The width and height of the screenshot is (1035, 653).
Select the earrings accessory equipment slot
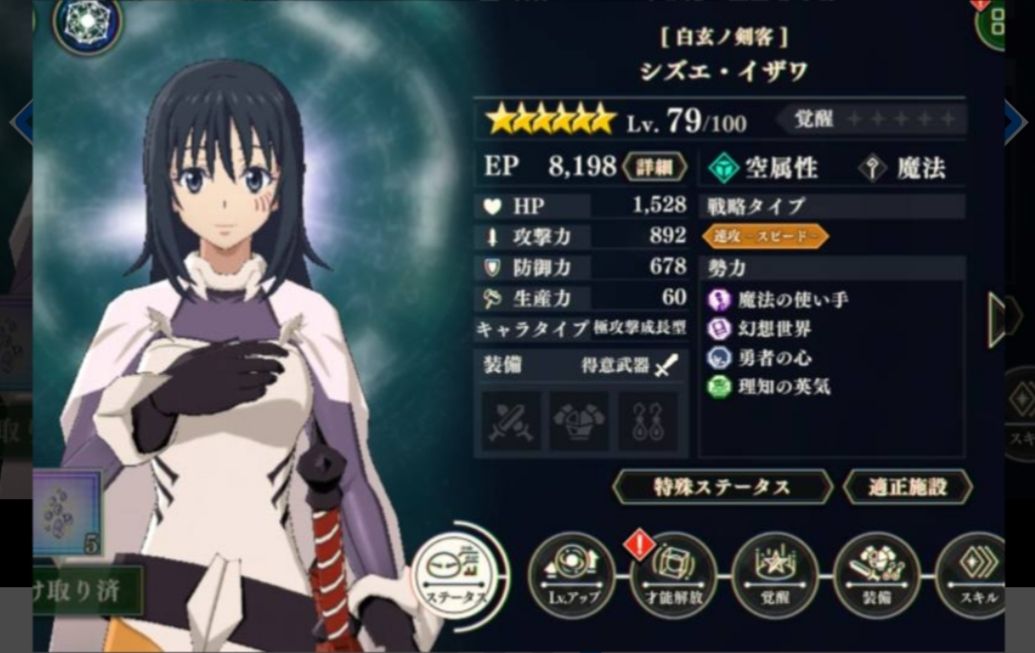[x=646, y=421]
